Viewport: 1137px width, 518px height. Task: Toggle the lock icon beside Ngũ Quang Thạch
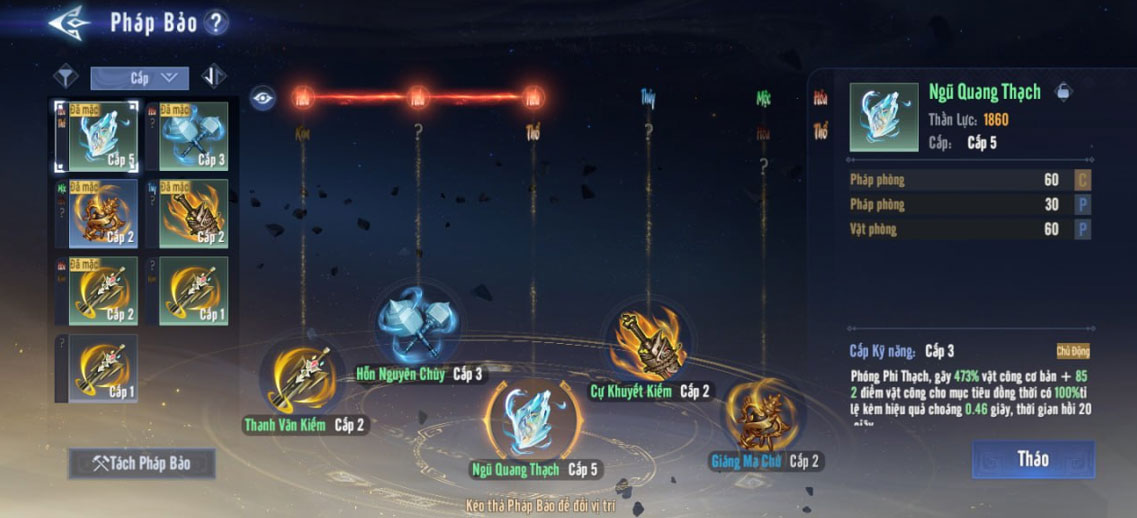1063,92
